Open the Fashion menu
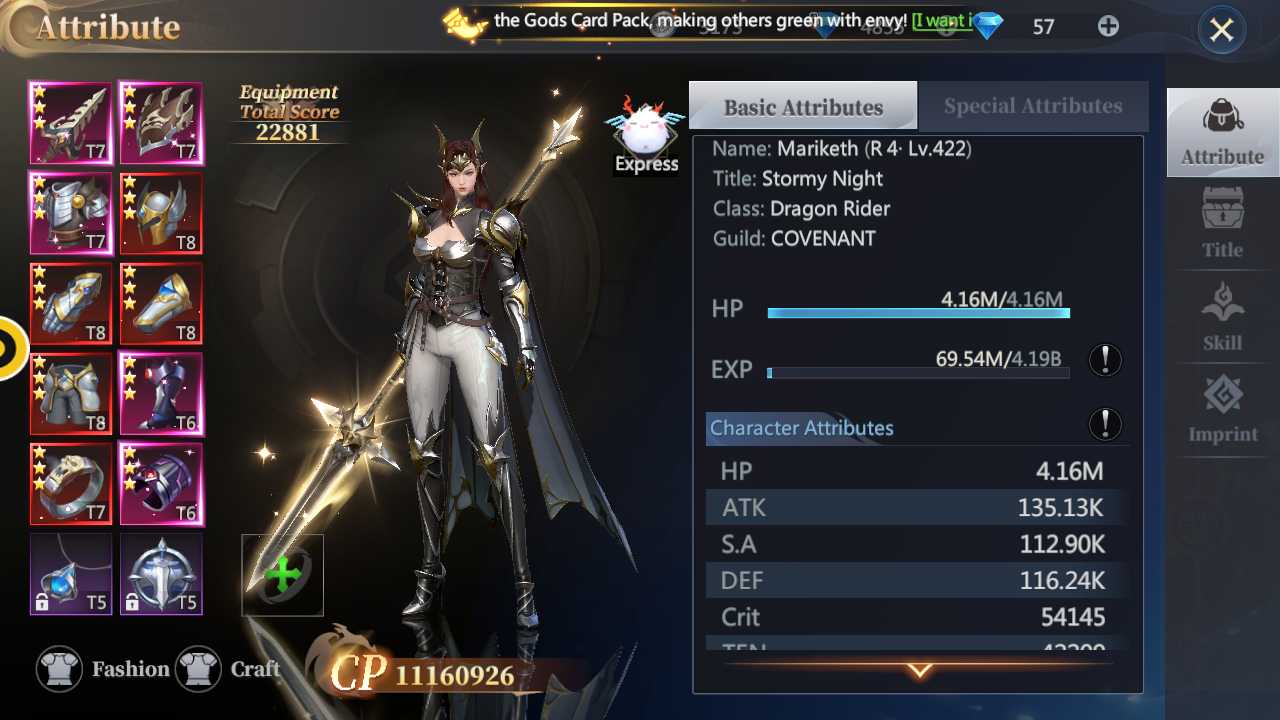Screen dimensions: 1280x720 click(x=103, y=669)
